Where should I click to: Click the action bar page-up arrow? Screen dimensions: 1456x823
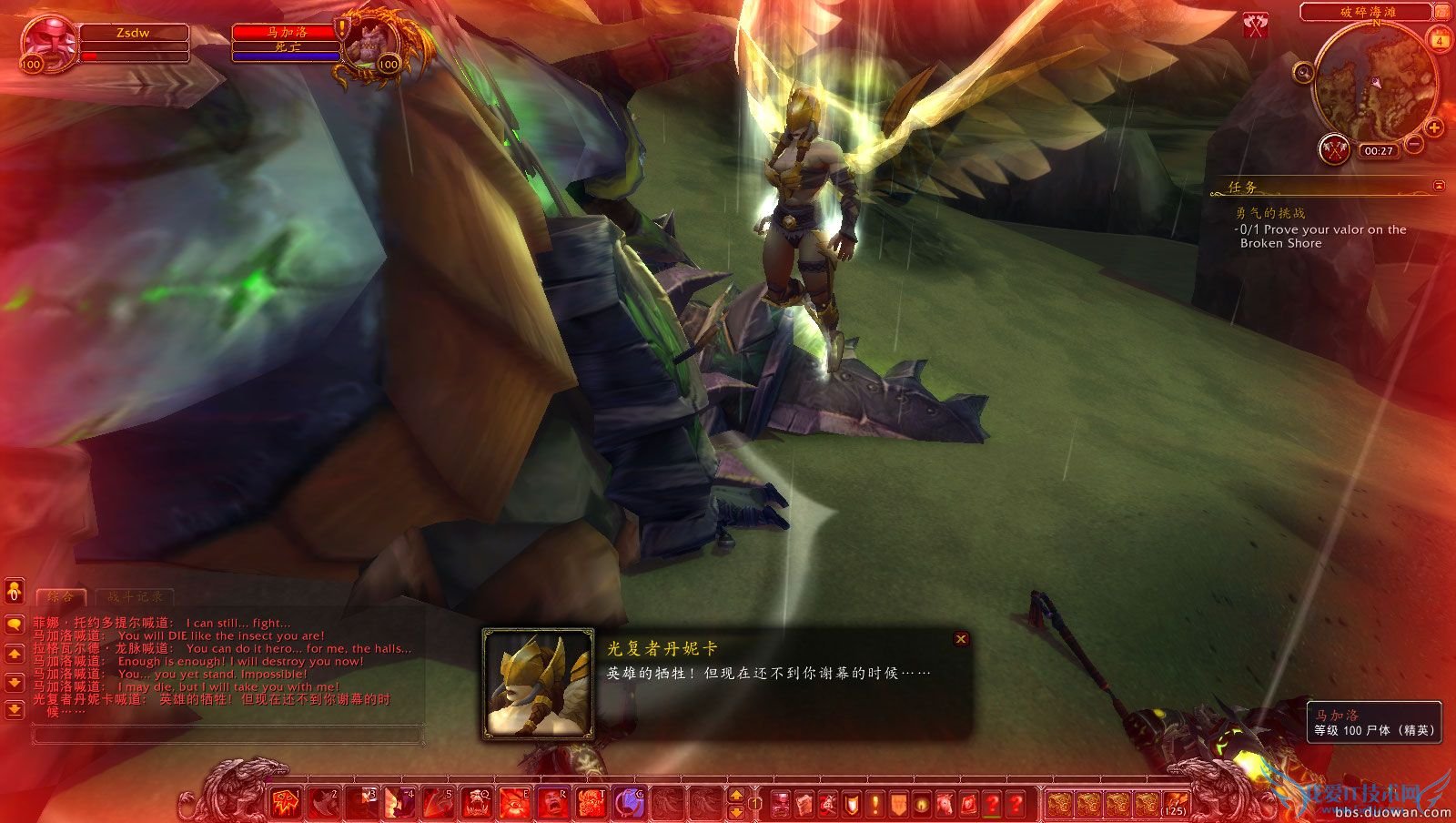pyautogui.click(x=735, y=796)
